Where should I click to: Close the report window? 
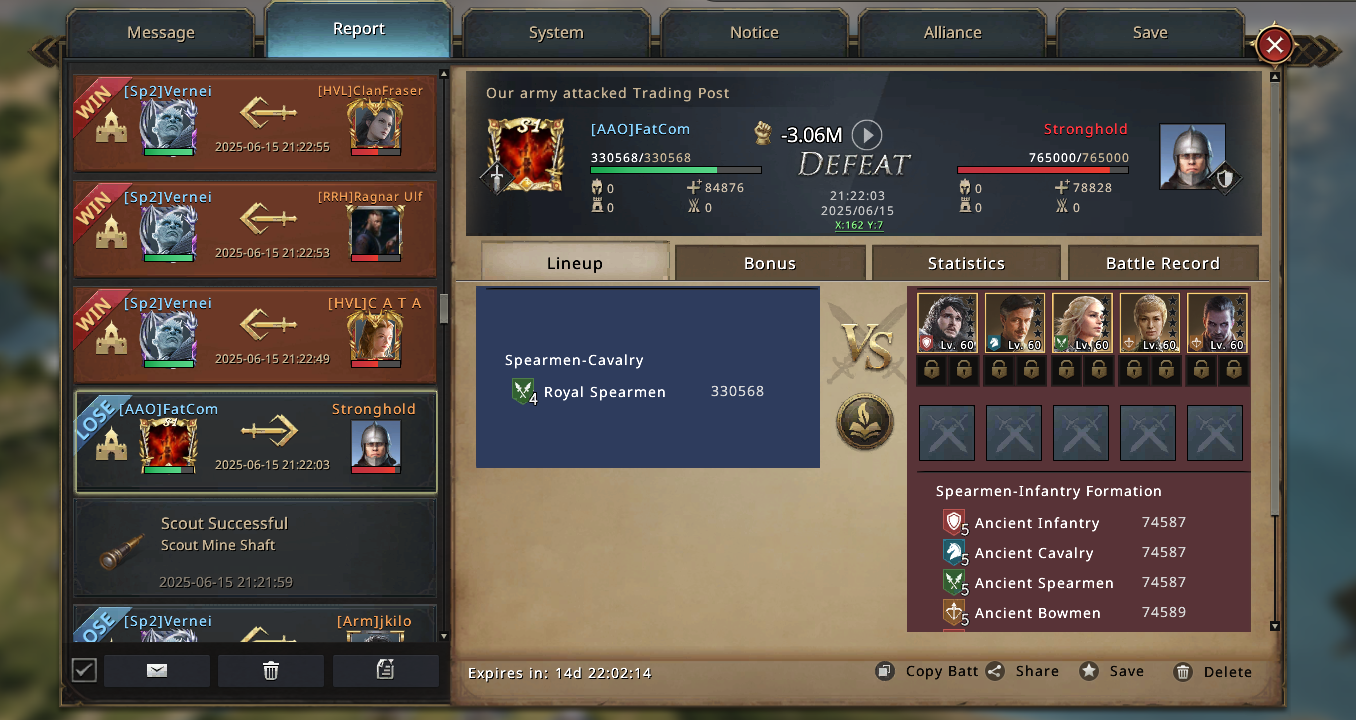(x=1274, y=45)
